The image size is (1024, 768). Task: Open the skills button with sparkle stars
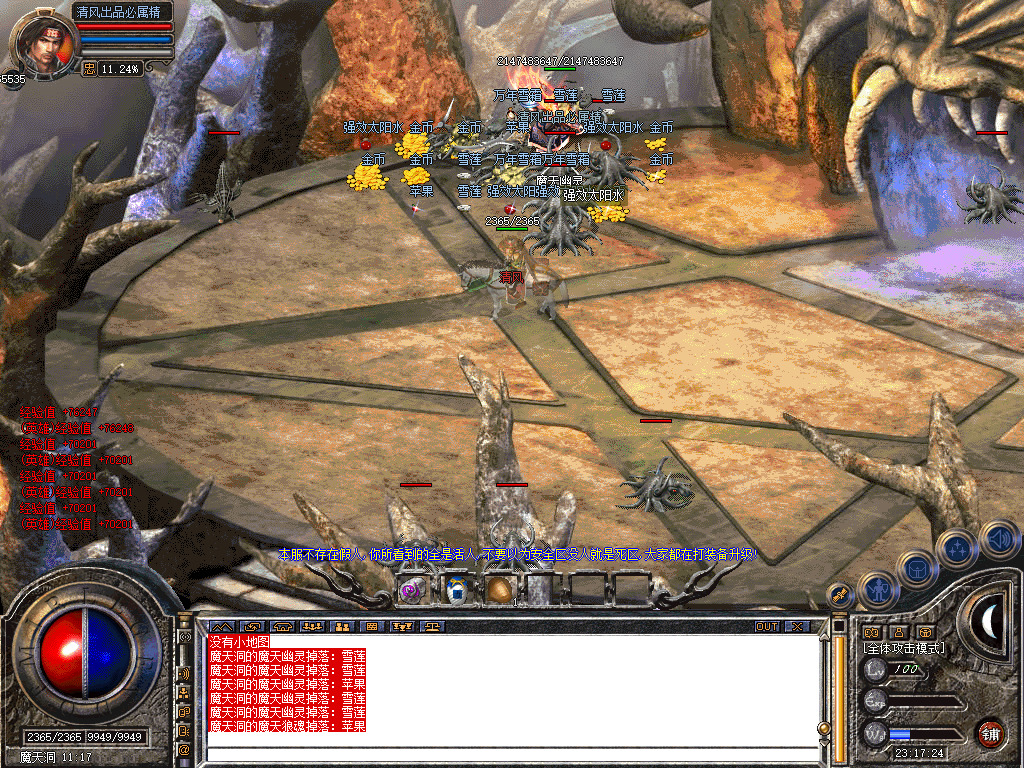click(x=957, y=547)
